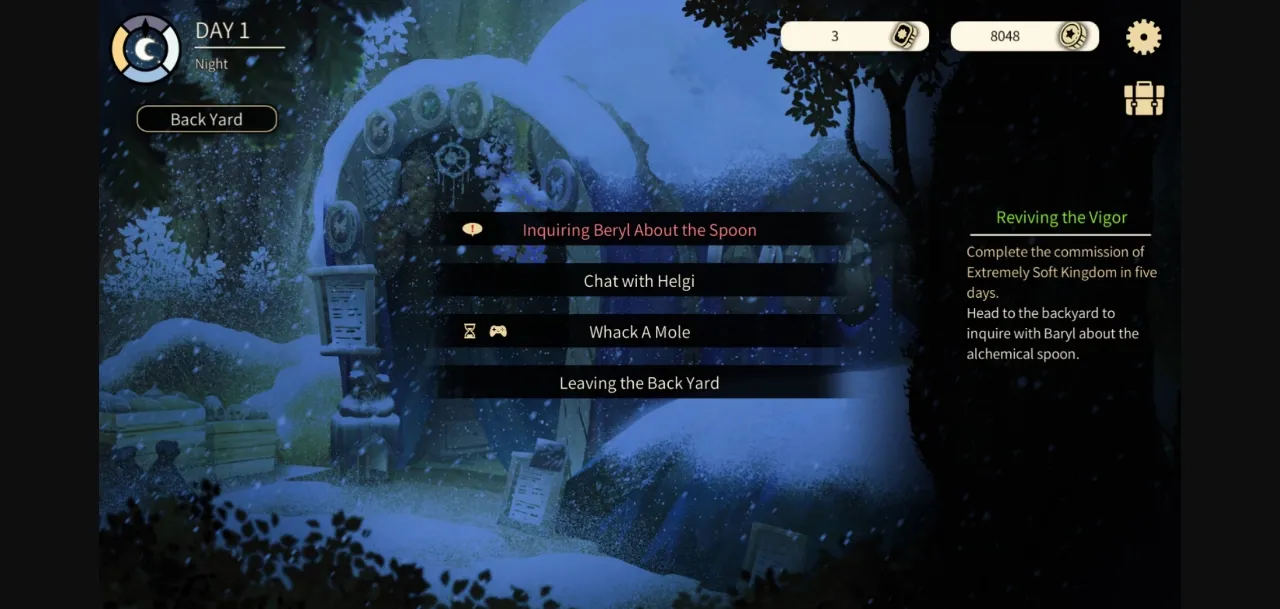1280x609 pixels.
Task: Click the Back Yard location label
Action: pyautogui.click(x=206, y=119)
